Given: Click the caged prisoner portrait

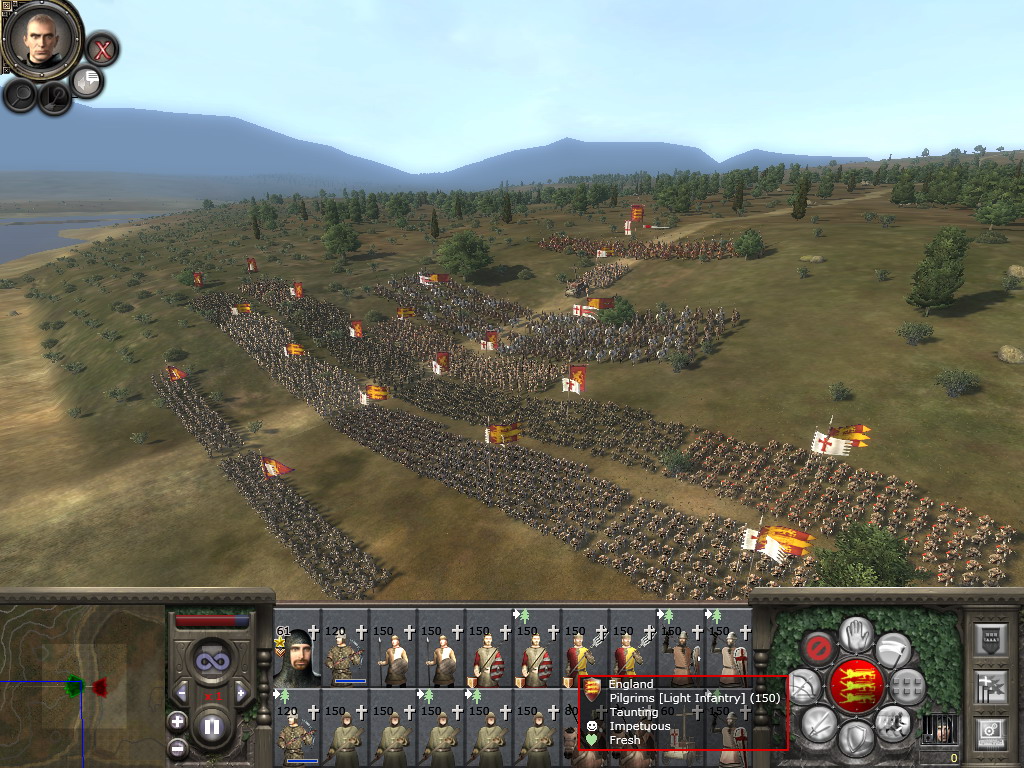Looking at the screenshot, I should coord(939,728).
